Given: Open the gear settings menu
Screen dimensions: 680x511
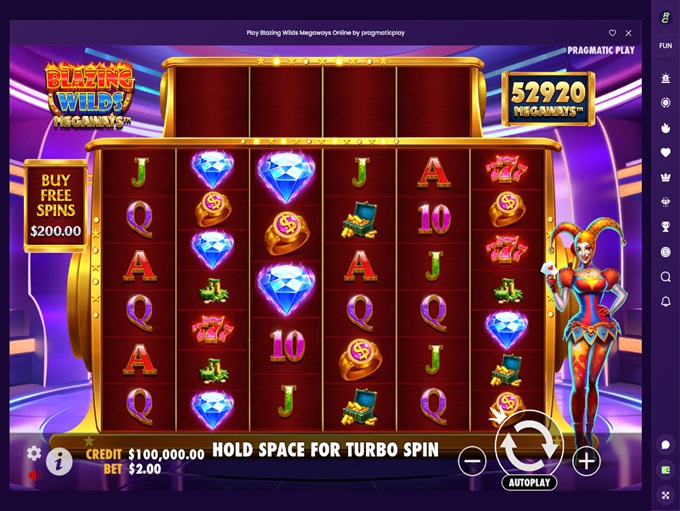Looking at the screenshot, I should 34,453.
